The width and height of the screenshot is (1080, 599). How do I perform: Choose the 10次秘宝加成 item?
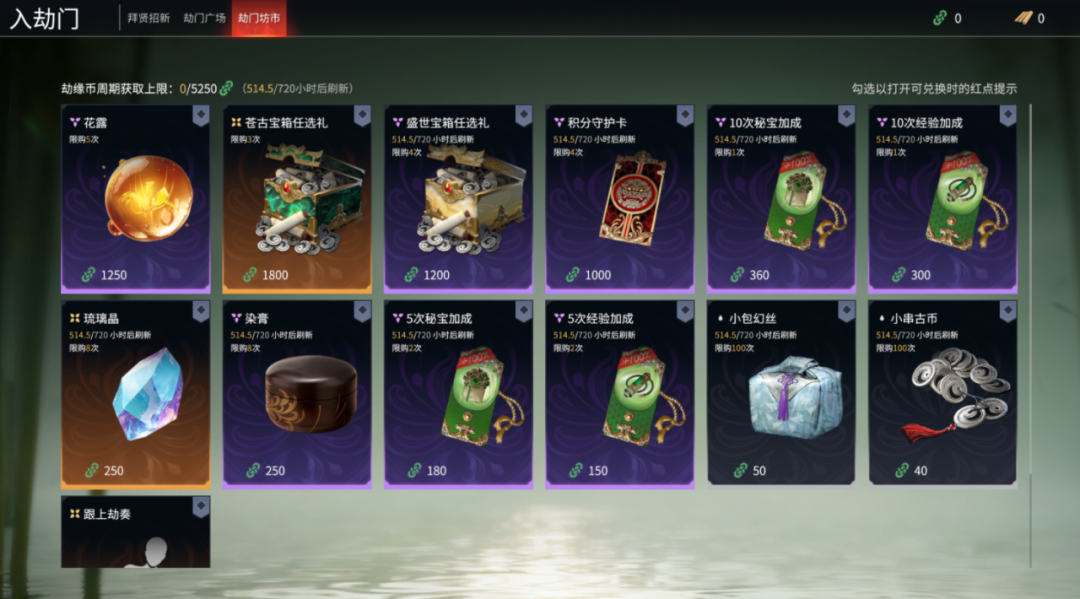pyautogui.click(x=782, y=200)
